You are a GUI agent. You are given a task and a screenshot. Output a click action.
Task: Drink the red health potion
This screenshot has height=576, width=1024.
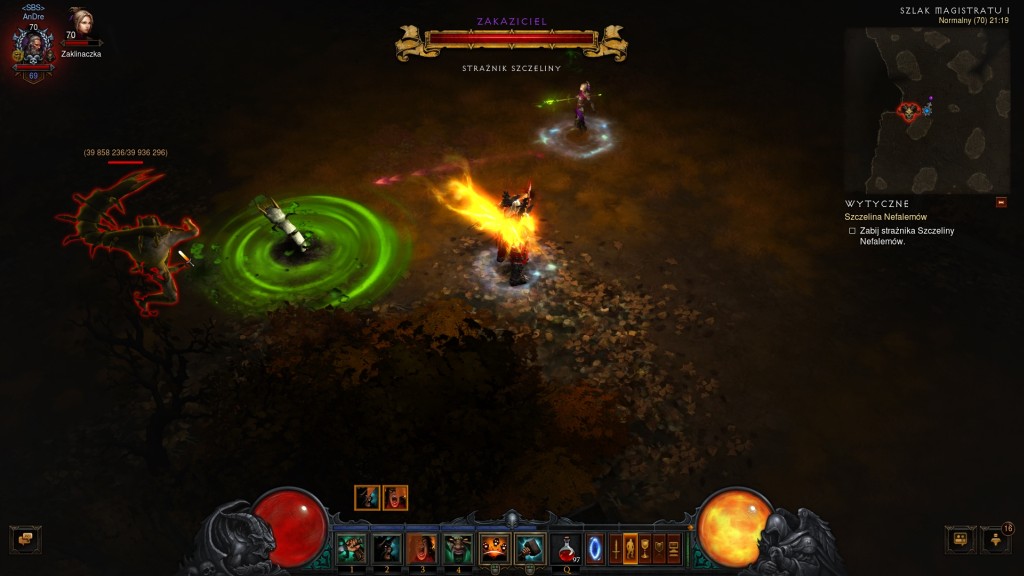point(565,549)
